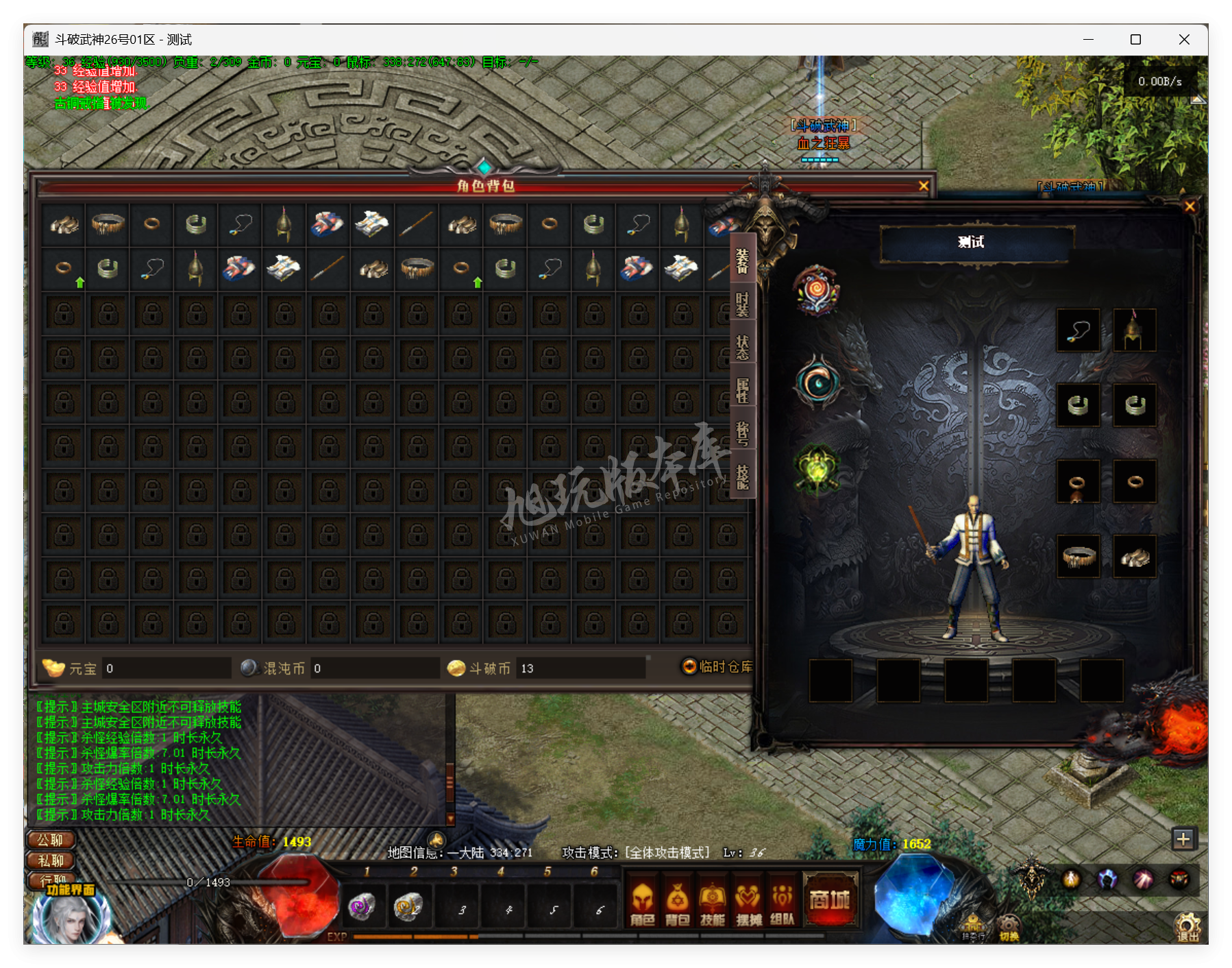Switch to the 时装 tab
Viewport: 1232px width, 968px height.
[742, 302]
